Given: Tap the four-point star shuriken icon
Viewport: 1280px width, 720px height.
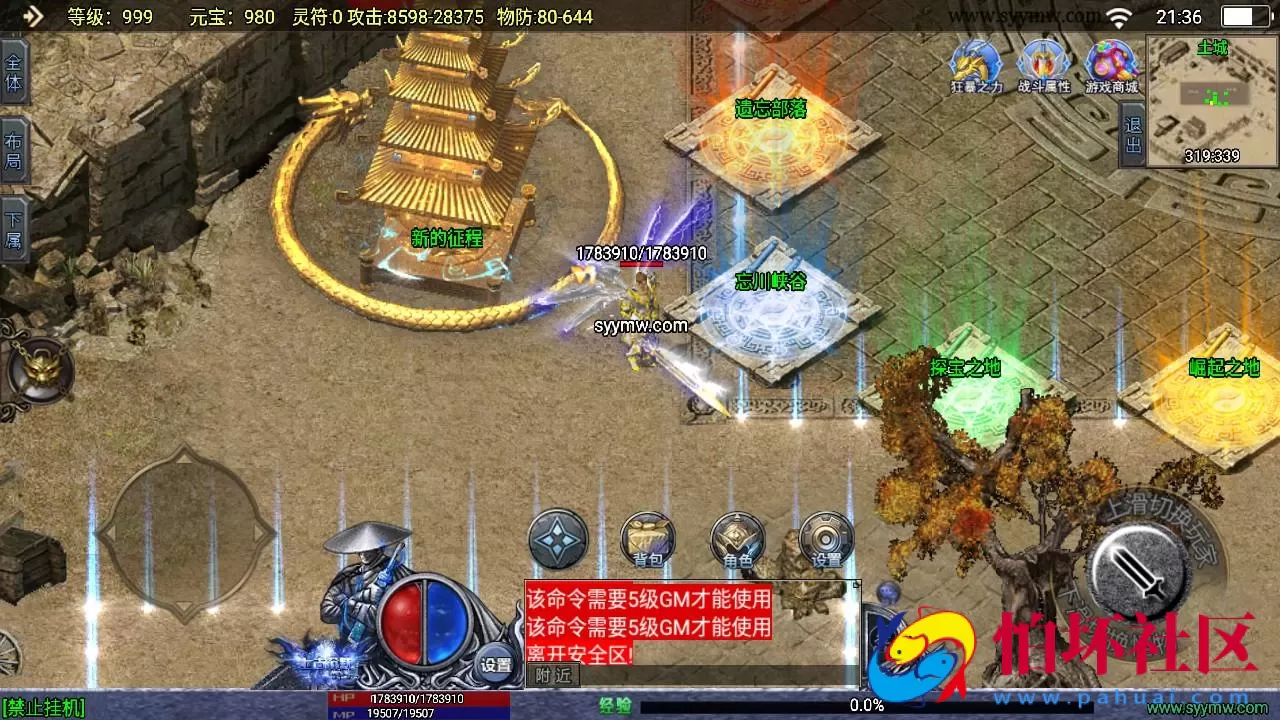Looking at the screenshot, I should point(558,538).
